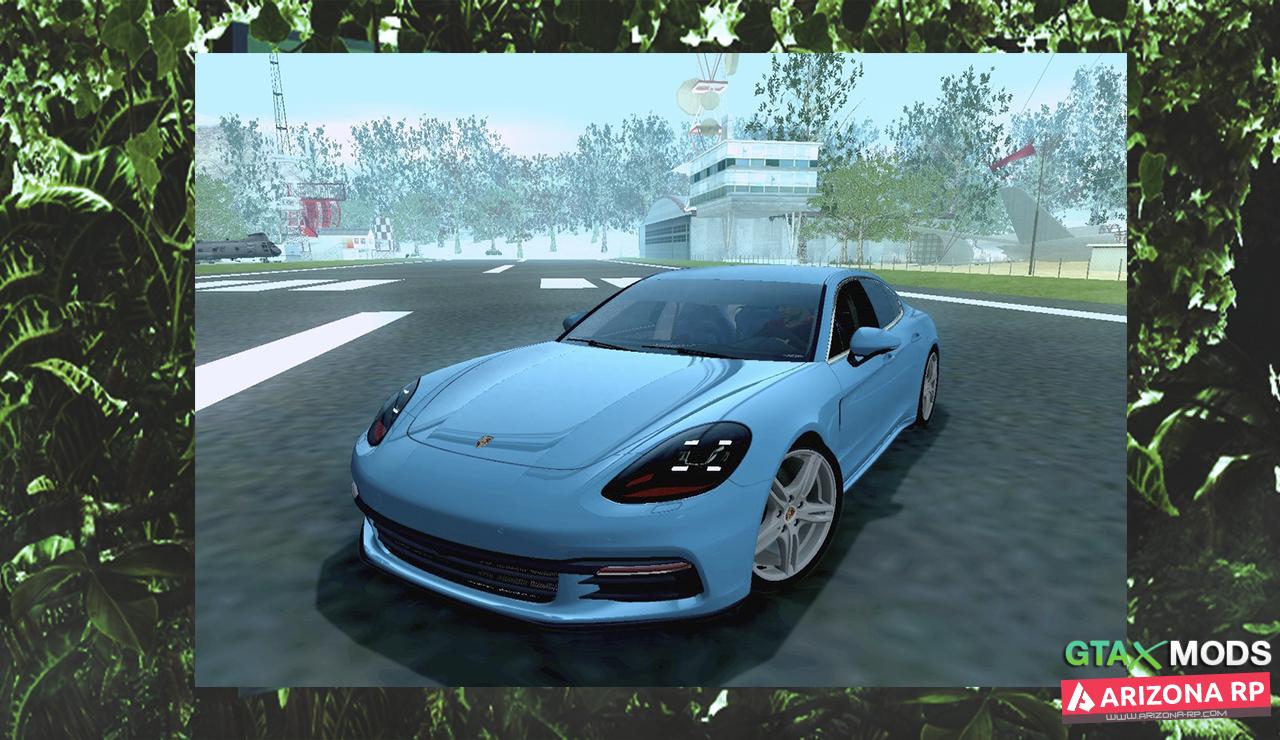Click the GTAX MODS logo
Screen dimensions: 1280x740
pyautogui.click(x=1166, y=655)
